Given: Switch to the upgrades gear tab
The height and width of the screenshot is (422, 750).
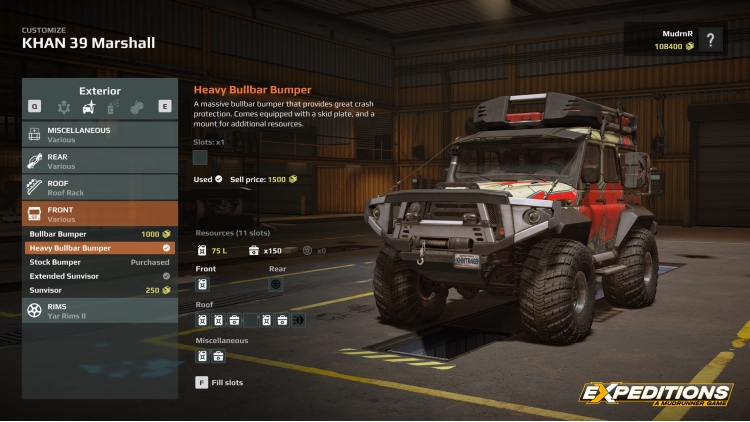Looking at the screenshot, I should pyautogui.click(x=65, y=106).
